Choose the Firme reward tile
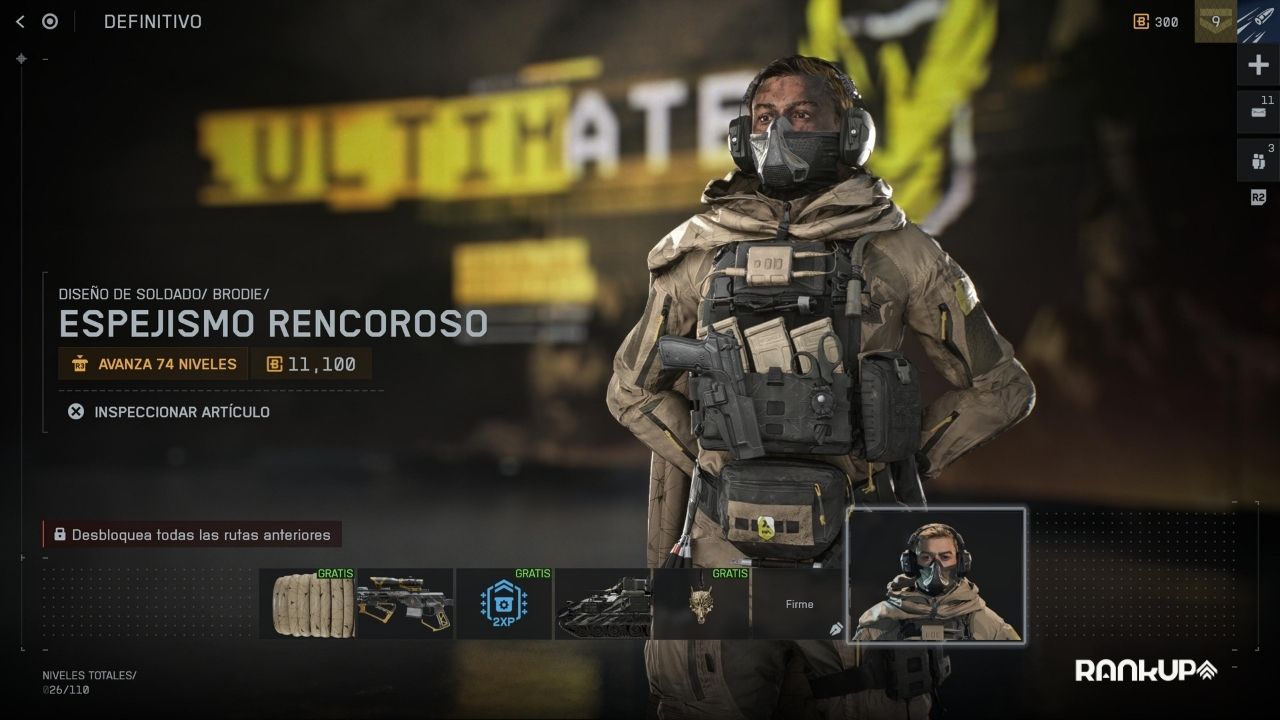This screenshot has height=720, width=1280. point(798,604)
